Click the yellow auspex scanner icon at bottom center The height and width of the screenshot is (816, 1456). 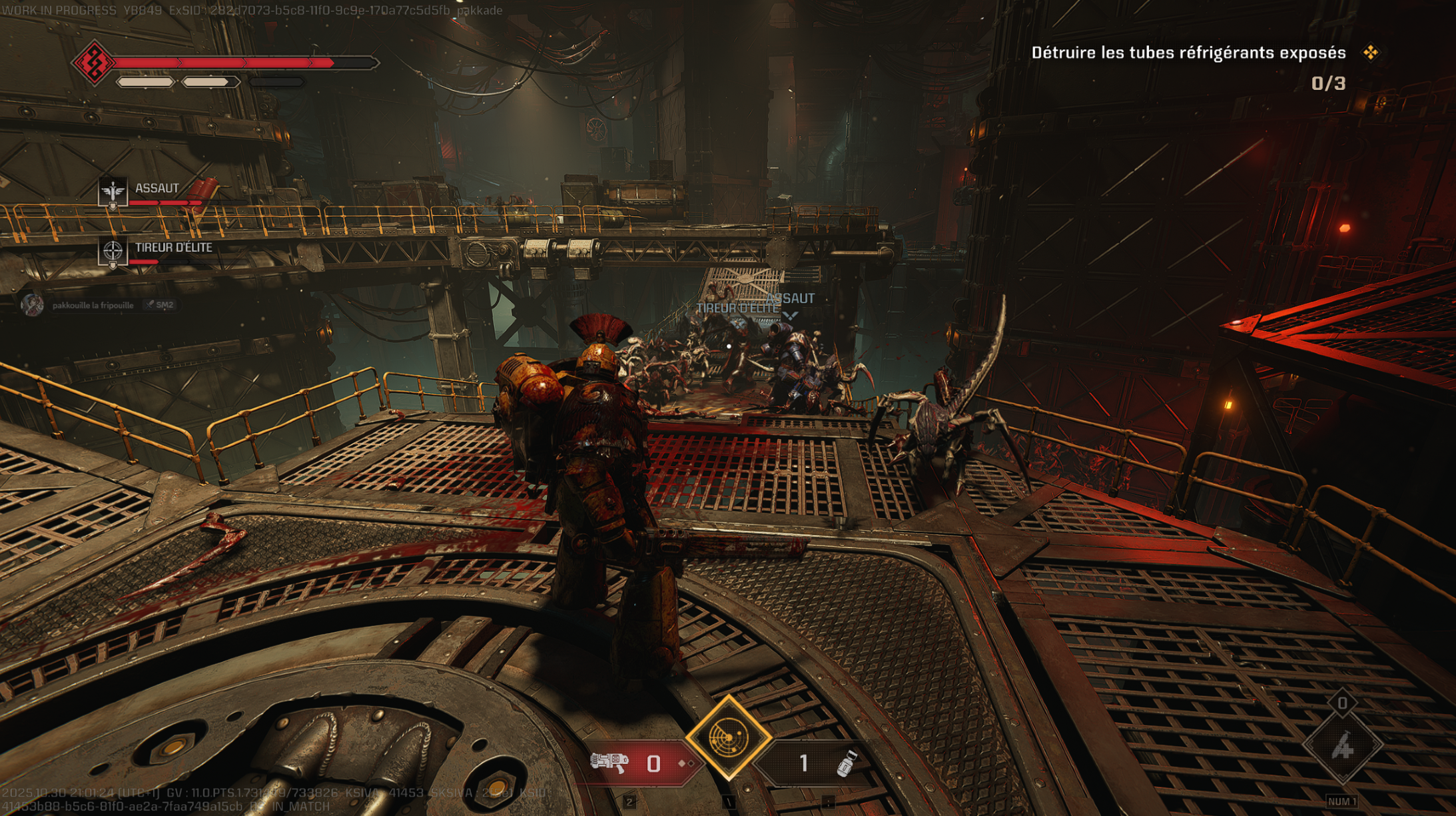coord(729,736)
